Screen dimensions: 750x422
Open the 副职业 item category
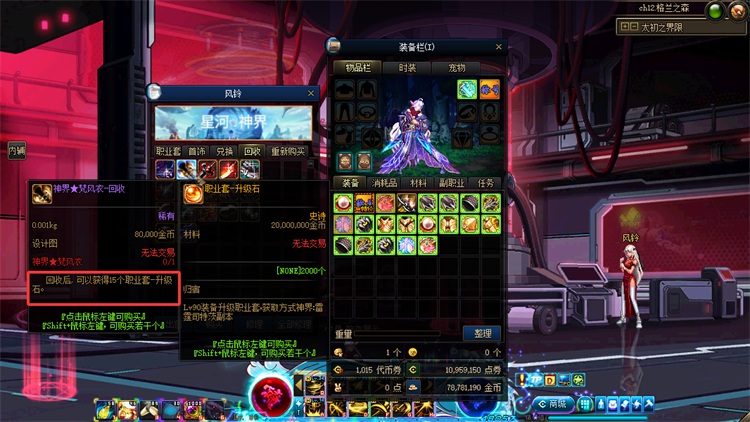pos(453,183)
